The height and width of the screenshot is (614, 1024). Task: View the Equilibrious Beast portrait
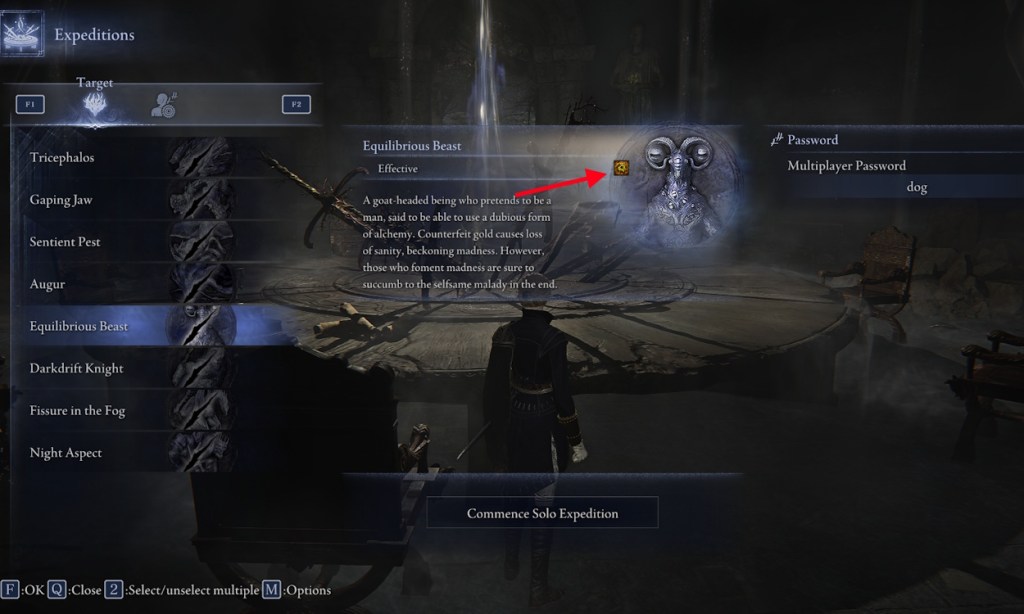(683, 186)
